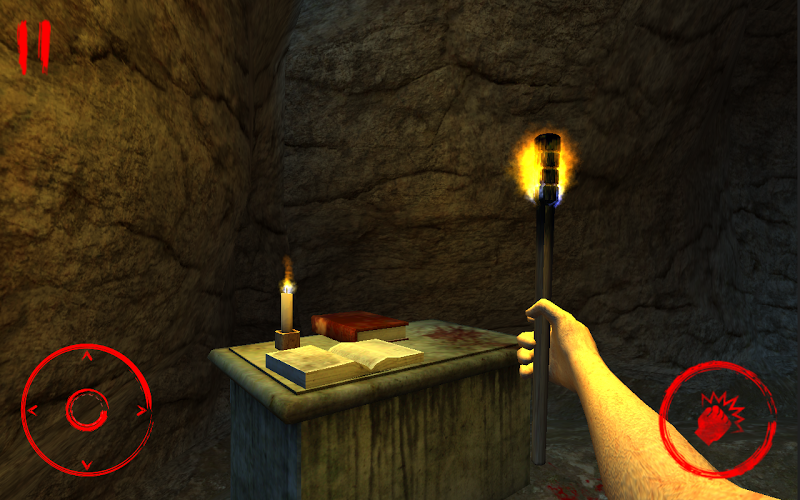
Task: Tap the red fist attack button
Action: 716,418
